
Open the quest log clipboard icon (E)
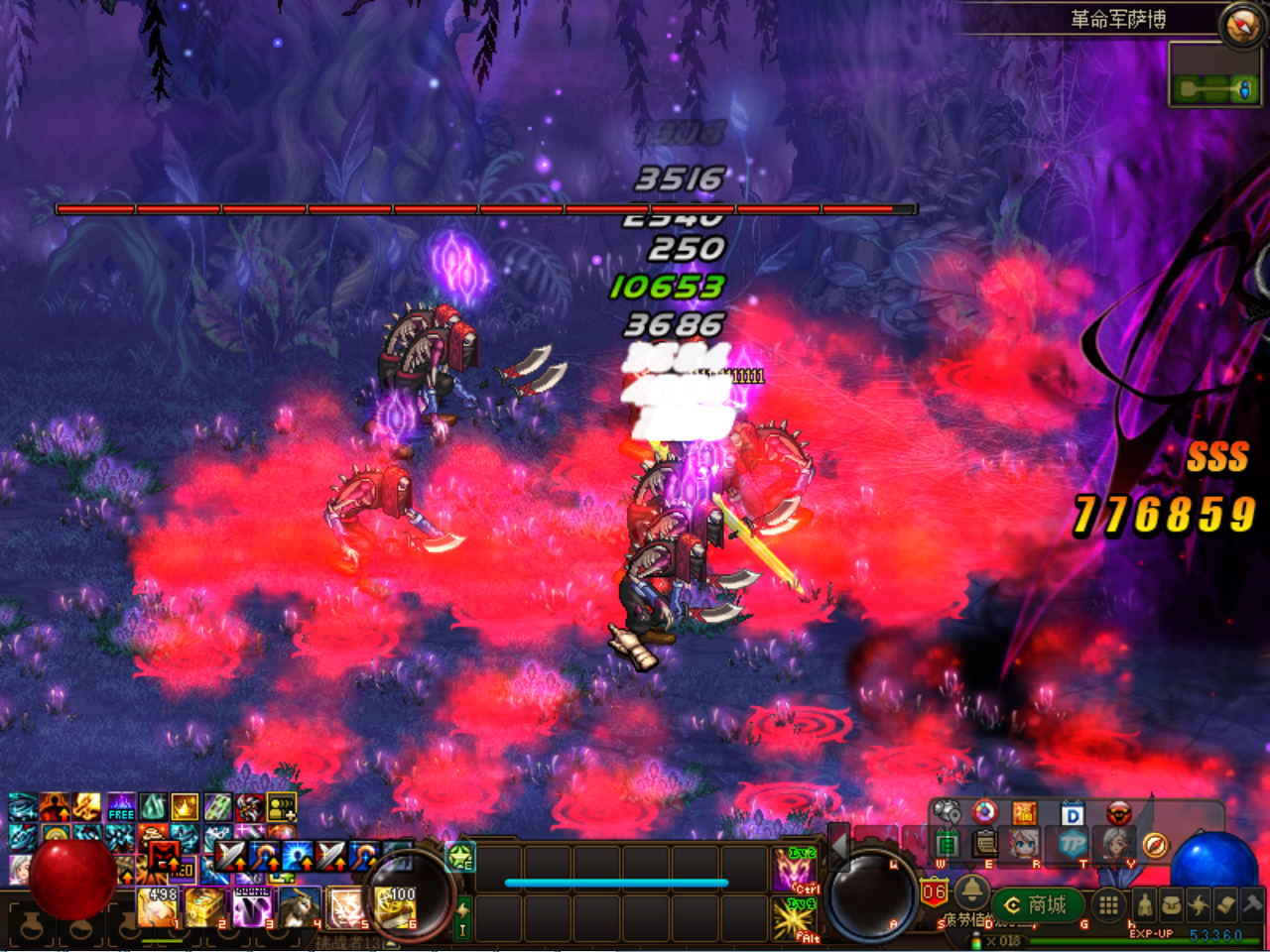point(983,843)
